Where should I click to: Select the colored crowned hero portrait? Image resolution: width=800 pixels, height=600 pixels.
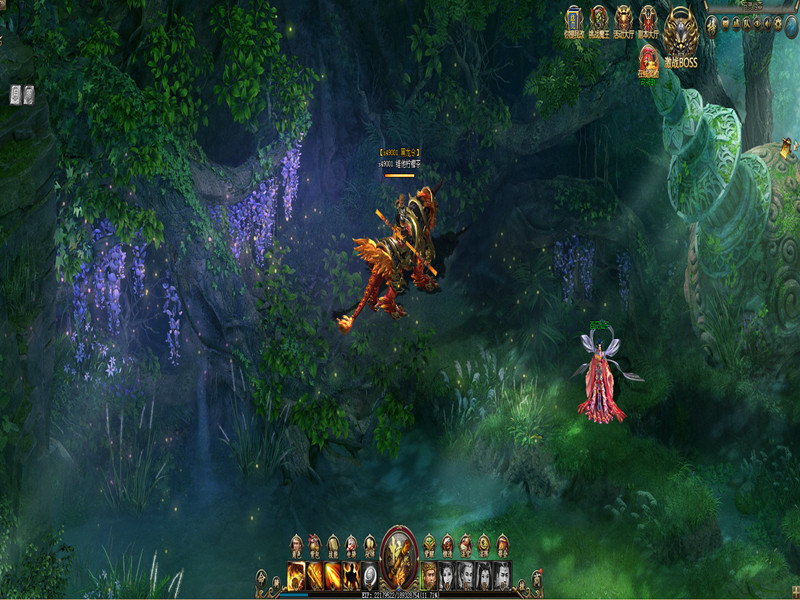429,575
